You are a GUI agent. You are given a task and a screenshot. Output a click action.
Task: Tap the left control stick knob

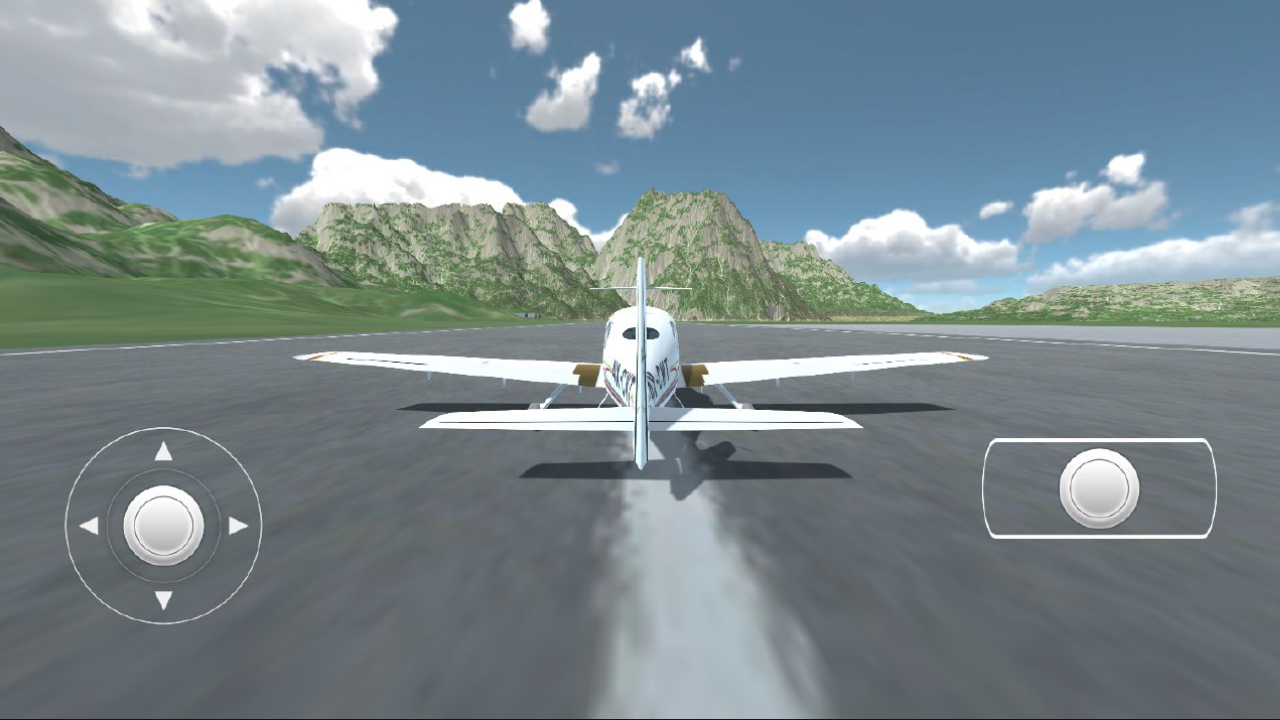[163, 523]
